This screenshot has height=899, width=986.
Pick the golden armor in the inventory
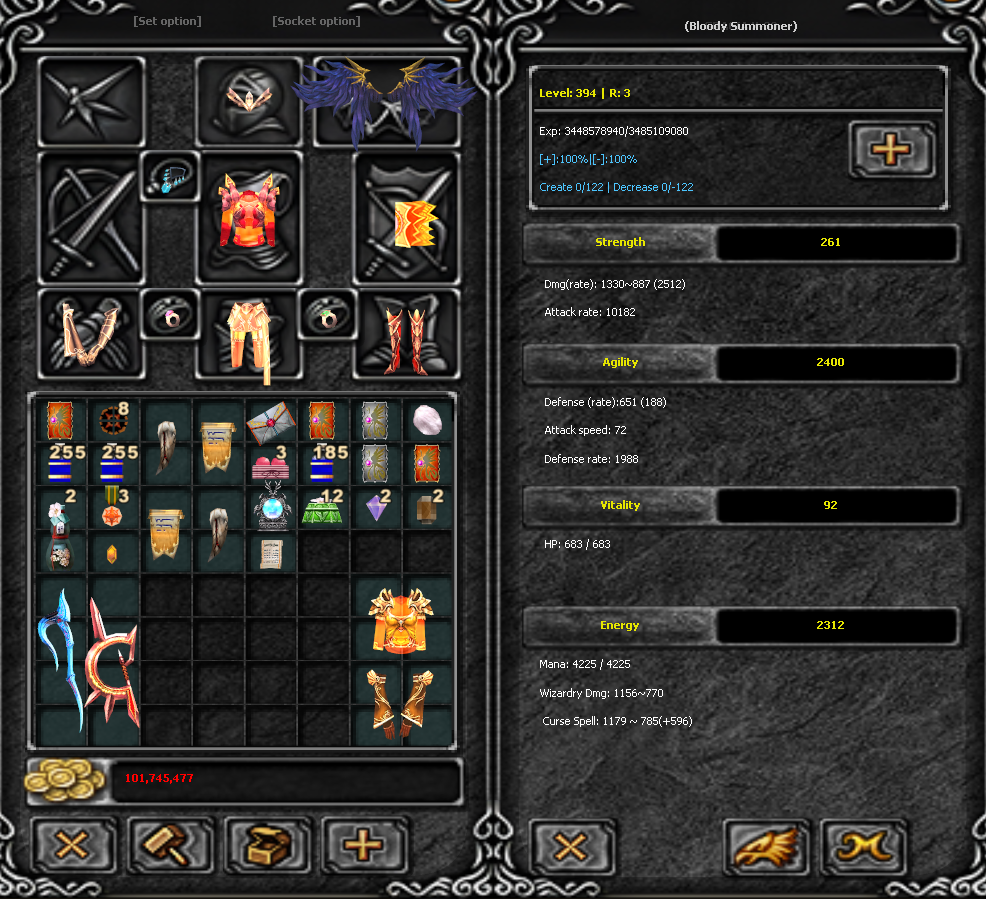click(x=400, y=620)
